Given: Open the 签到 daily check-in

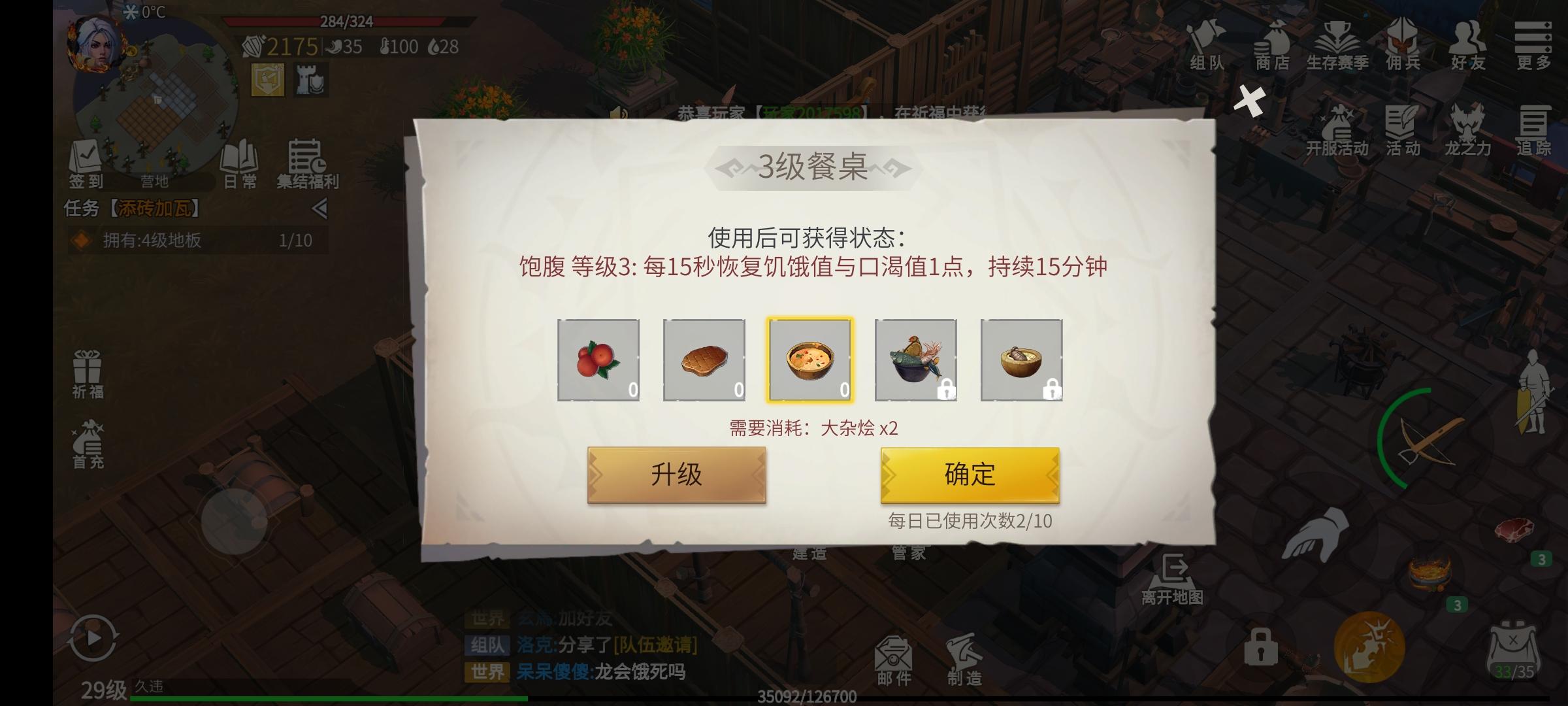Looking at the screenshot, I should pyautogui.click(x=86, y=161).
